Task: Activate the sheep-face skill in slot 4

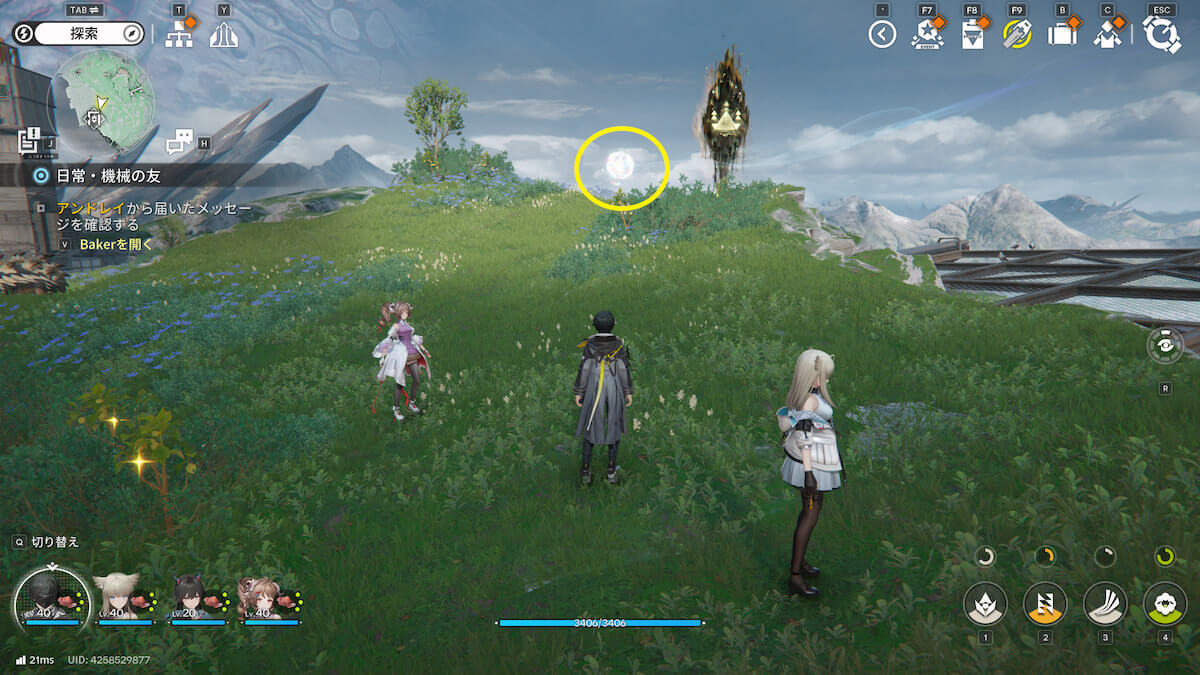Action: (x=1165, y=604)
